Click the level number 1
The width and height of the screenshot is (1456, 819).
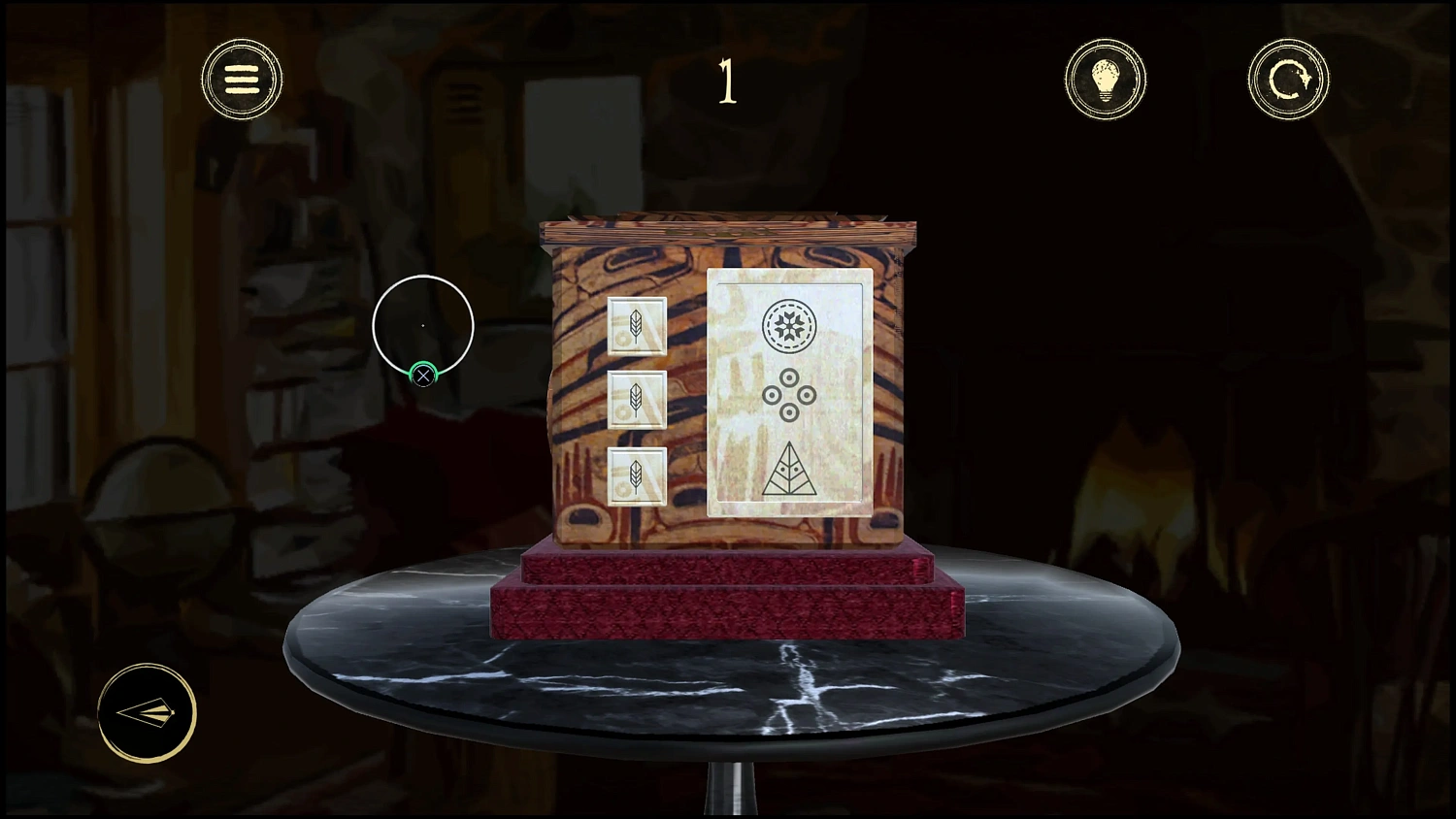727,82
